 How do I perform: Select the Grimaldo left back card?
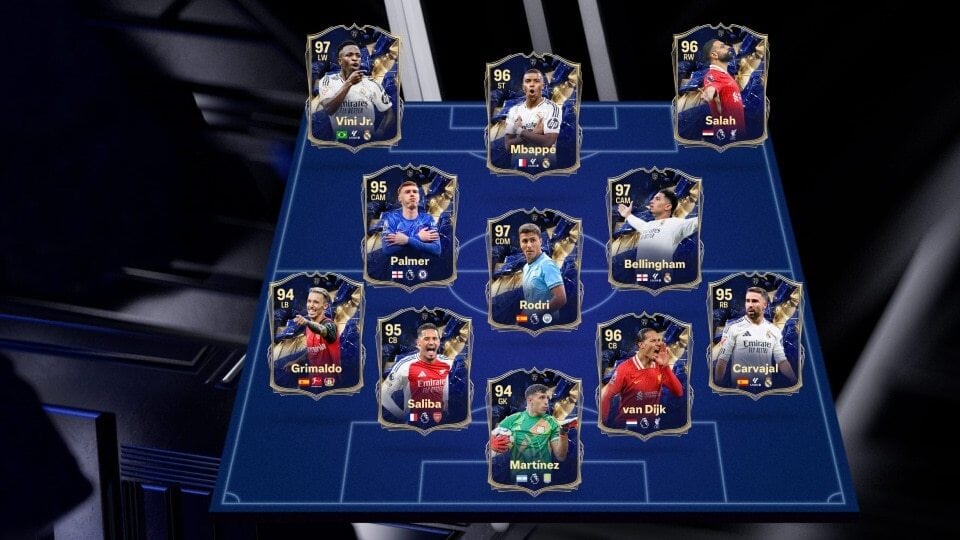[316, 336]
